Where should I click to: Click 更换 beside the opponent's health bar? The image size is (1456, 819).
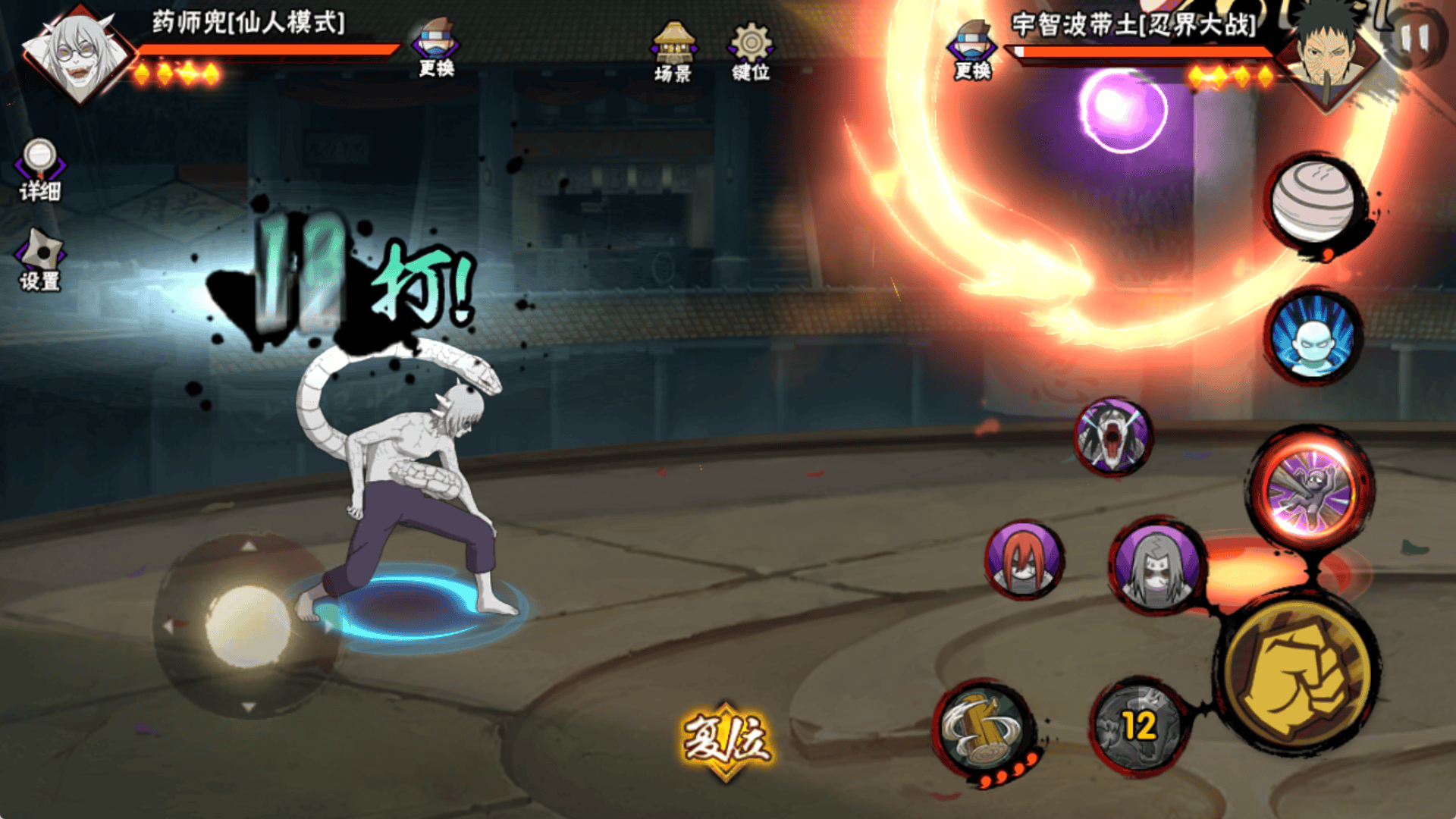coord(972,52)
